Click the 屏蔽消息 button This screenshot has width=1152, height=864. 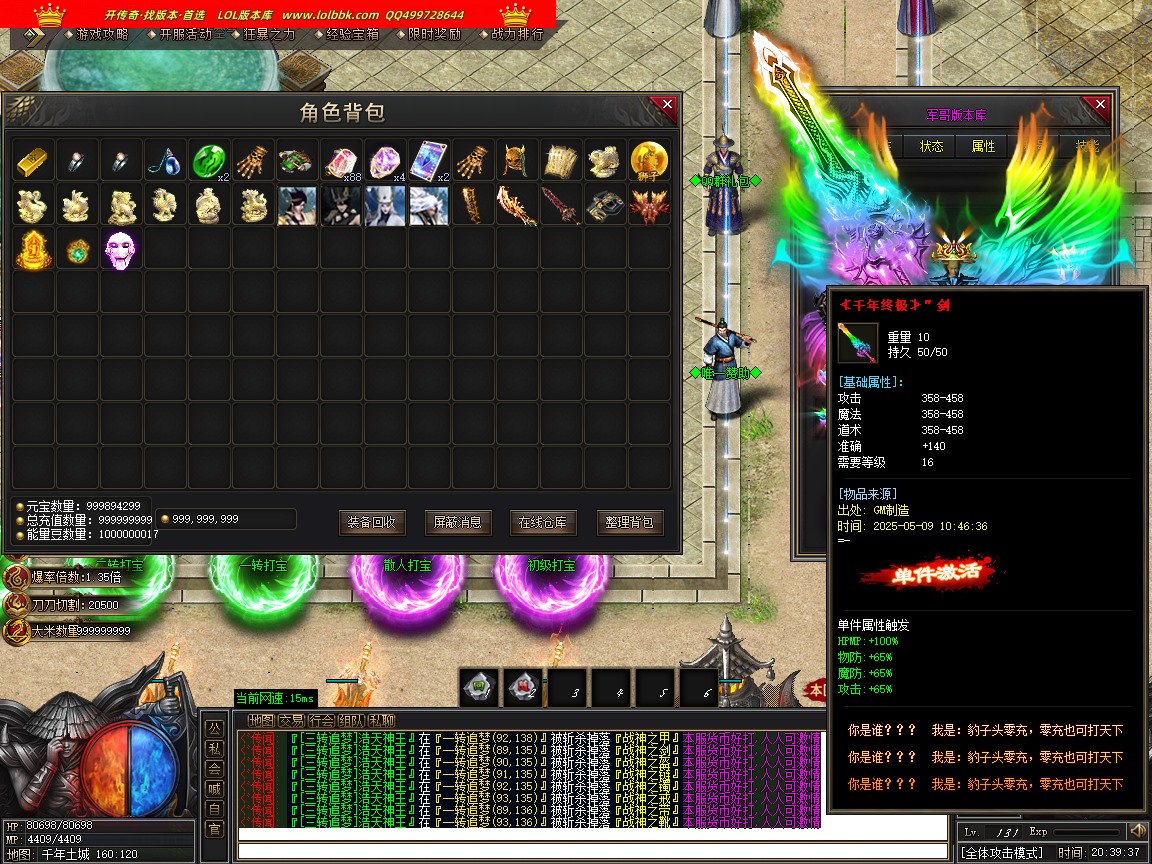coord(458,522)
